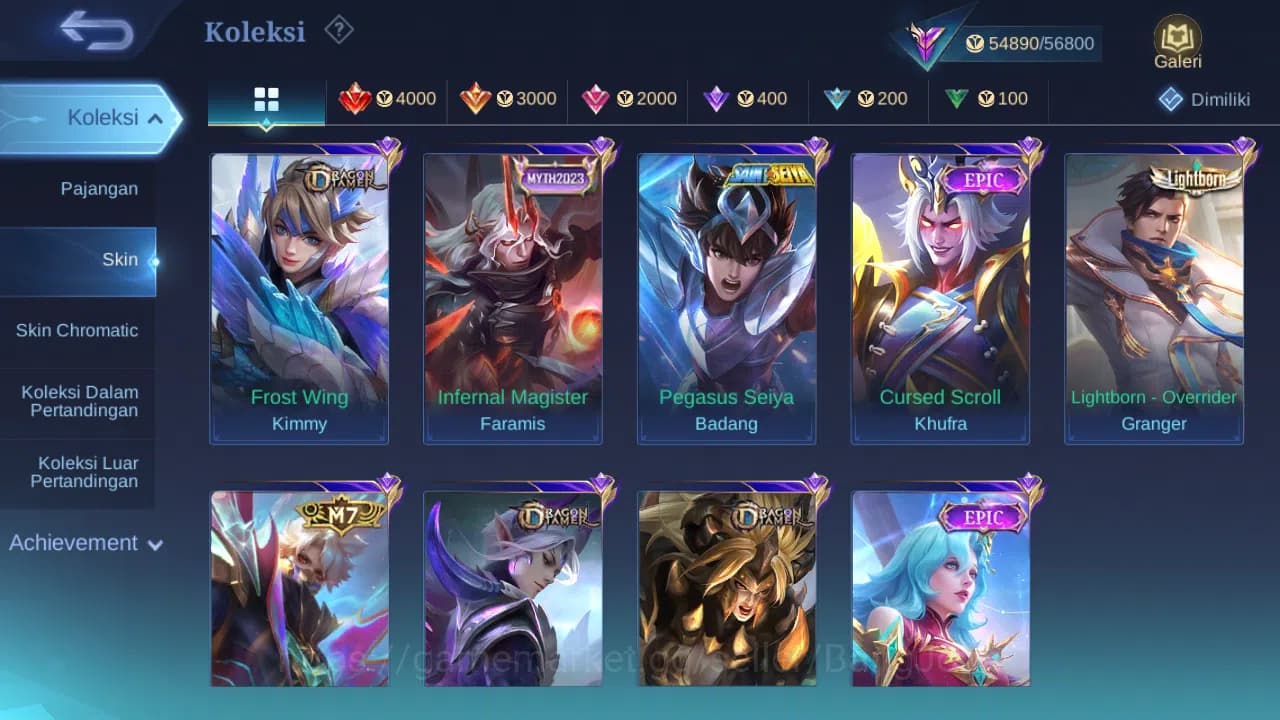Open the help question mark beside Koleksi title

coord(339,30)
